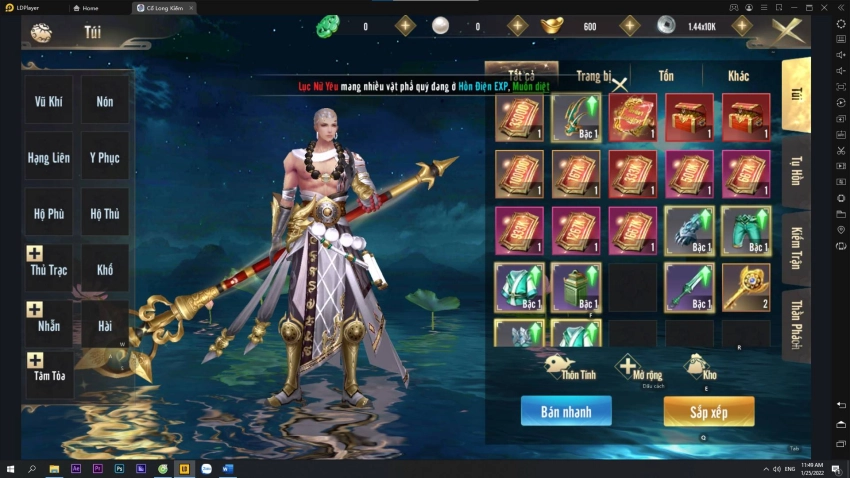Select the golden key item
This screenshot has height=478, width=850.
(x=746, y=287)
